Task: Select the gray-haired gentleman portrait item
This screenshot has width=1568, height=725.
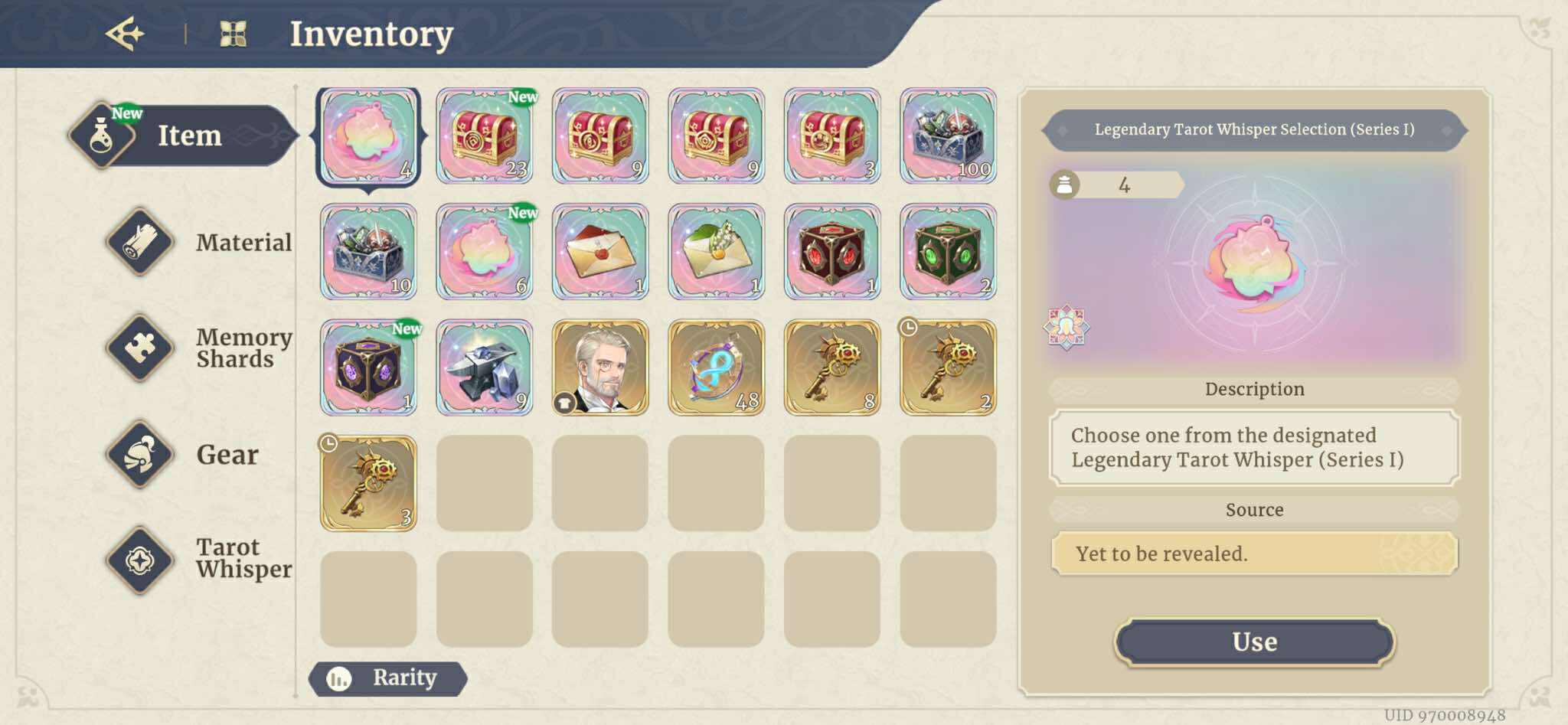Action: 599,367
